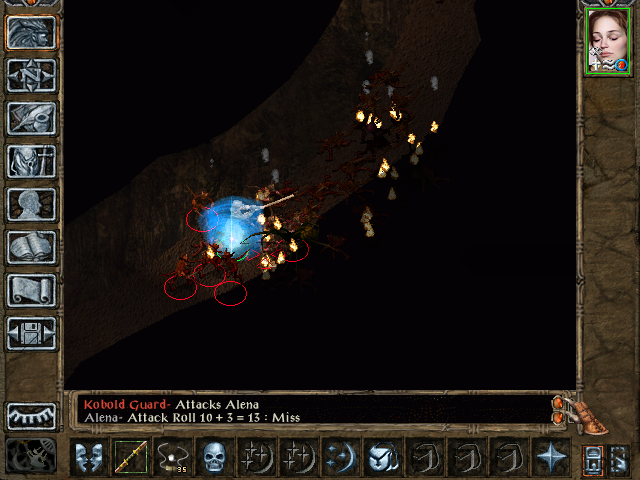This screenshot has width=640, height=480.
Task: Activate the two-masks talk action
Action: (89, 457)
